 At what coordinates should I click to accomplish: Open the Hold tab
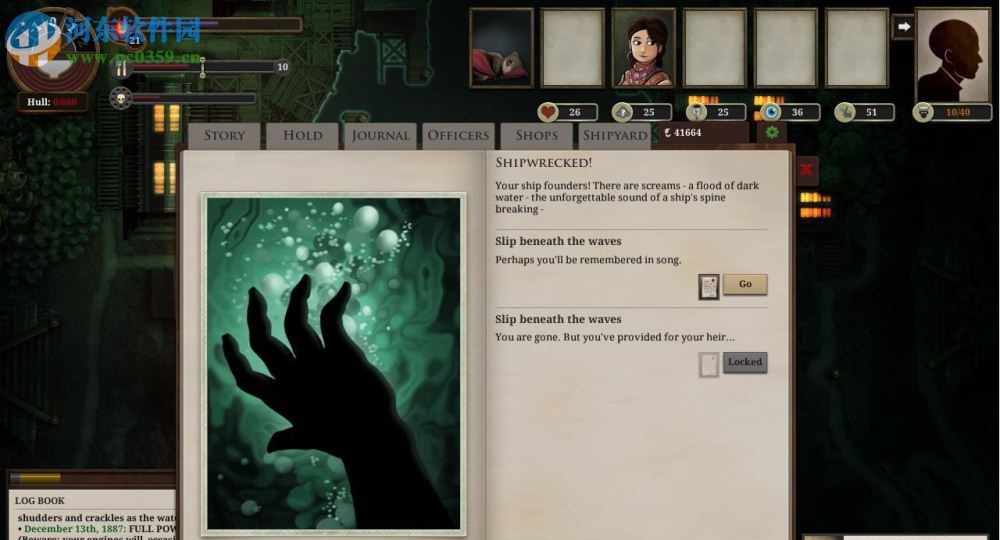tap(302, 136)
